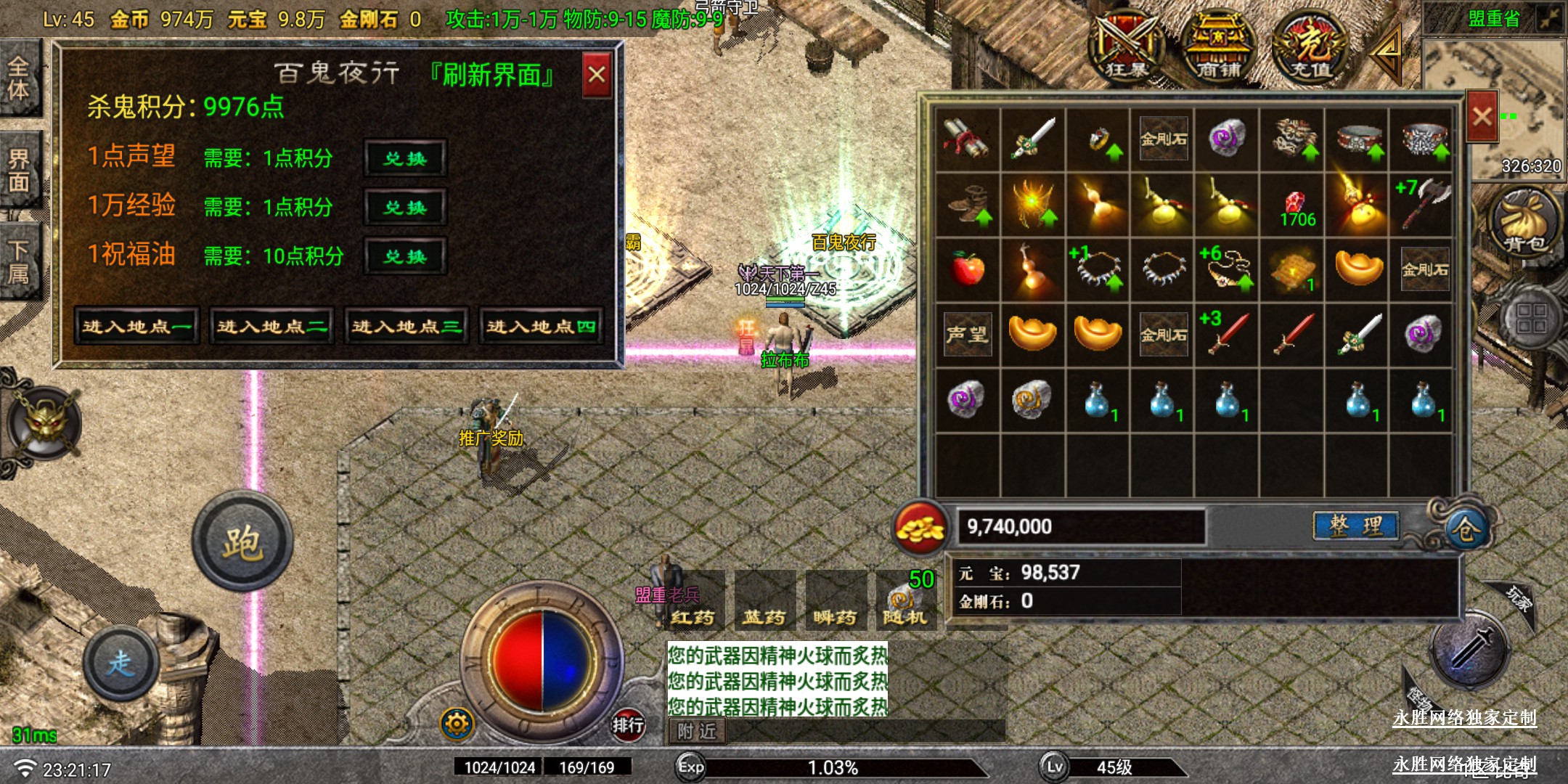Exchange points for 1万经验
The width and height of the screenshot is (1568, 784).
[405, 208]
